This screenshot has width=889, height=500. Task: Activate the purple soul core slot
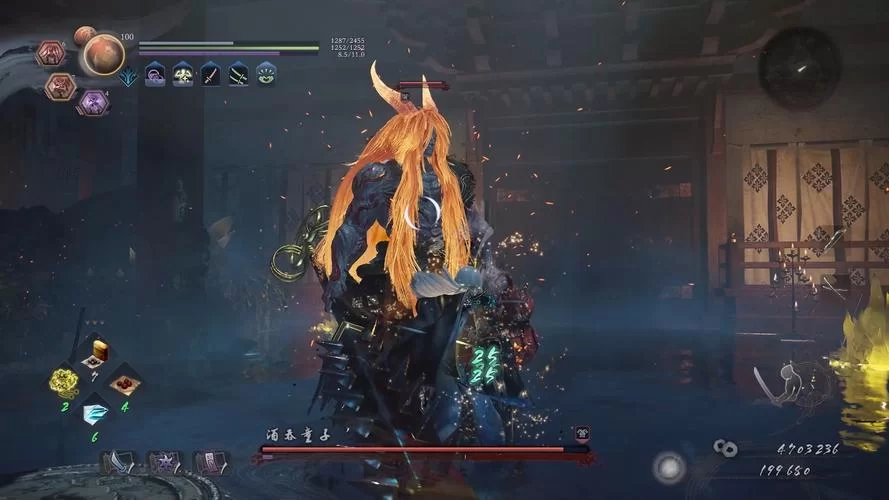94,102
